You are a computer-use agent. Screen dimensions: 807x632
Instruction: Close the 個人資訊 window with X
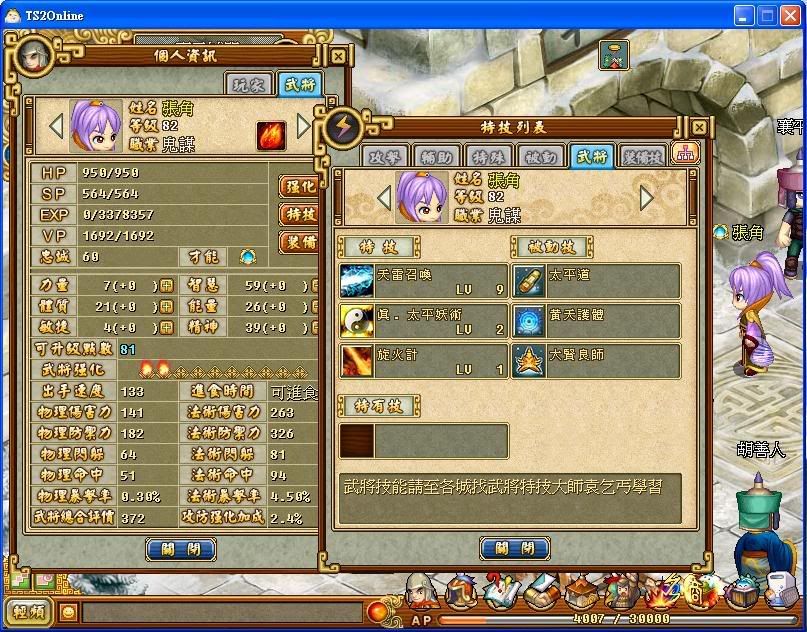click(338, 57)
